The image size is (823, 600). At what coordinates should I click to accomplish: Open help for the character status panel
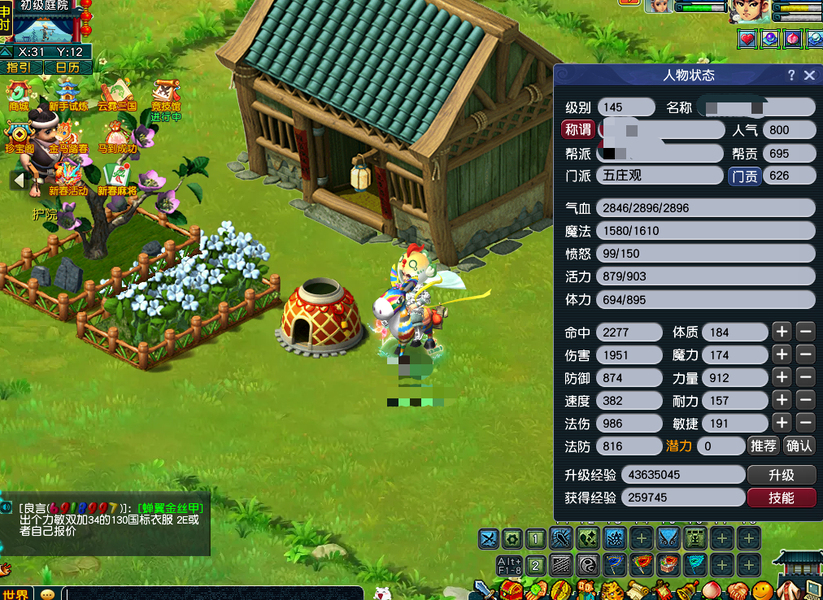[791, 75]
